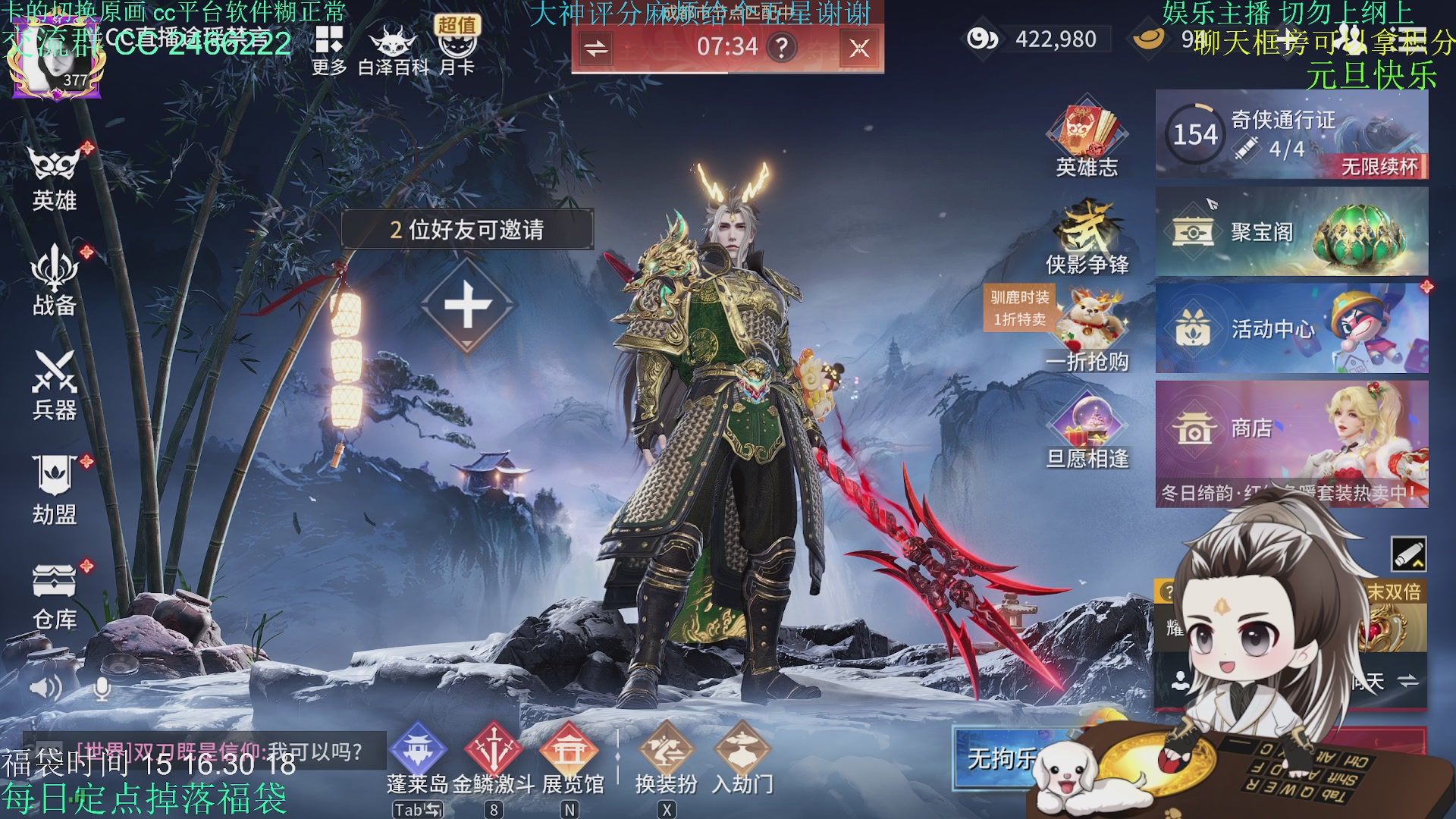Mute the in-game speaker audio

tap(47, 686)
